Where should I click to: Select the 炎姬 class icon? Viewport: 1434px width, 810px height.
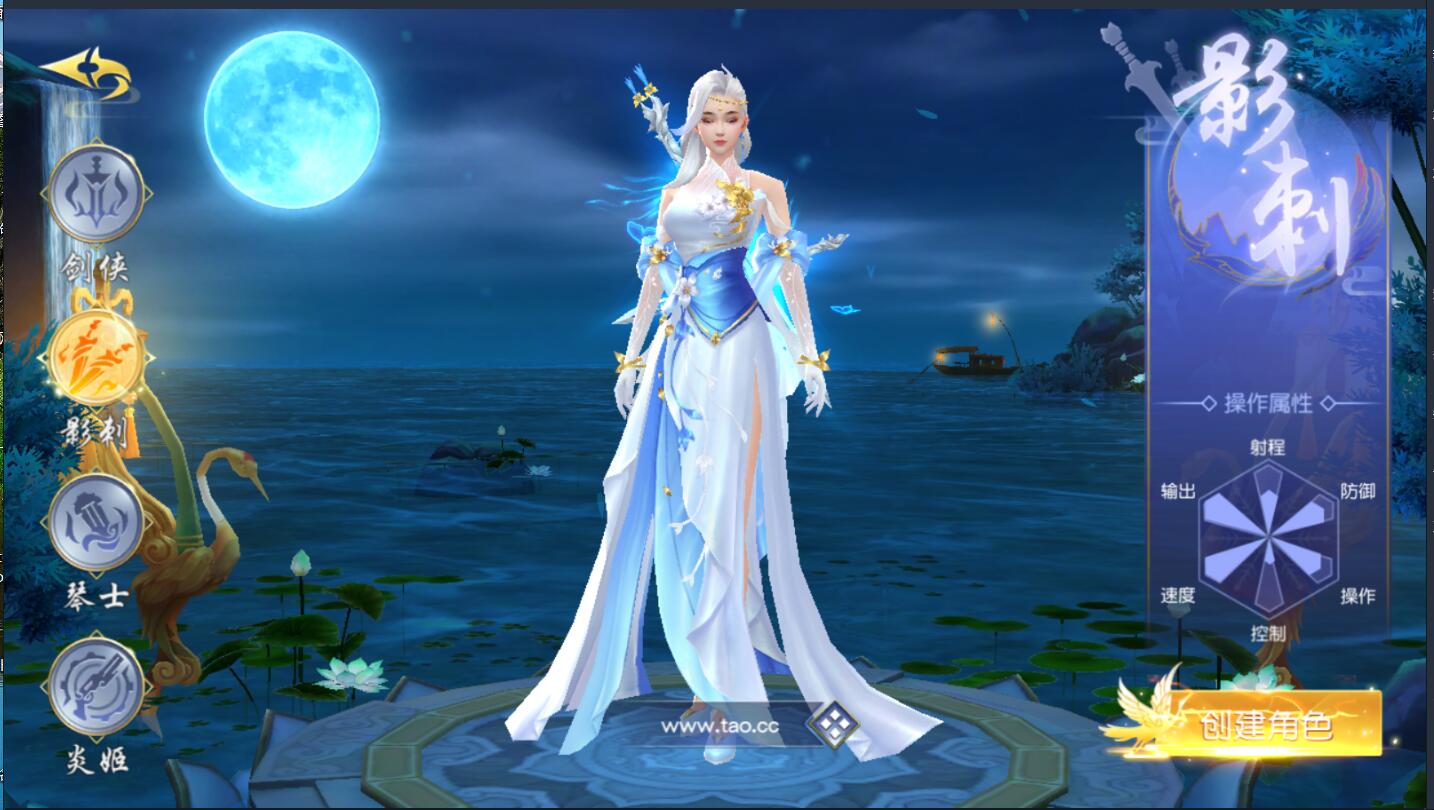point(97,685)
